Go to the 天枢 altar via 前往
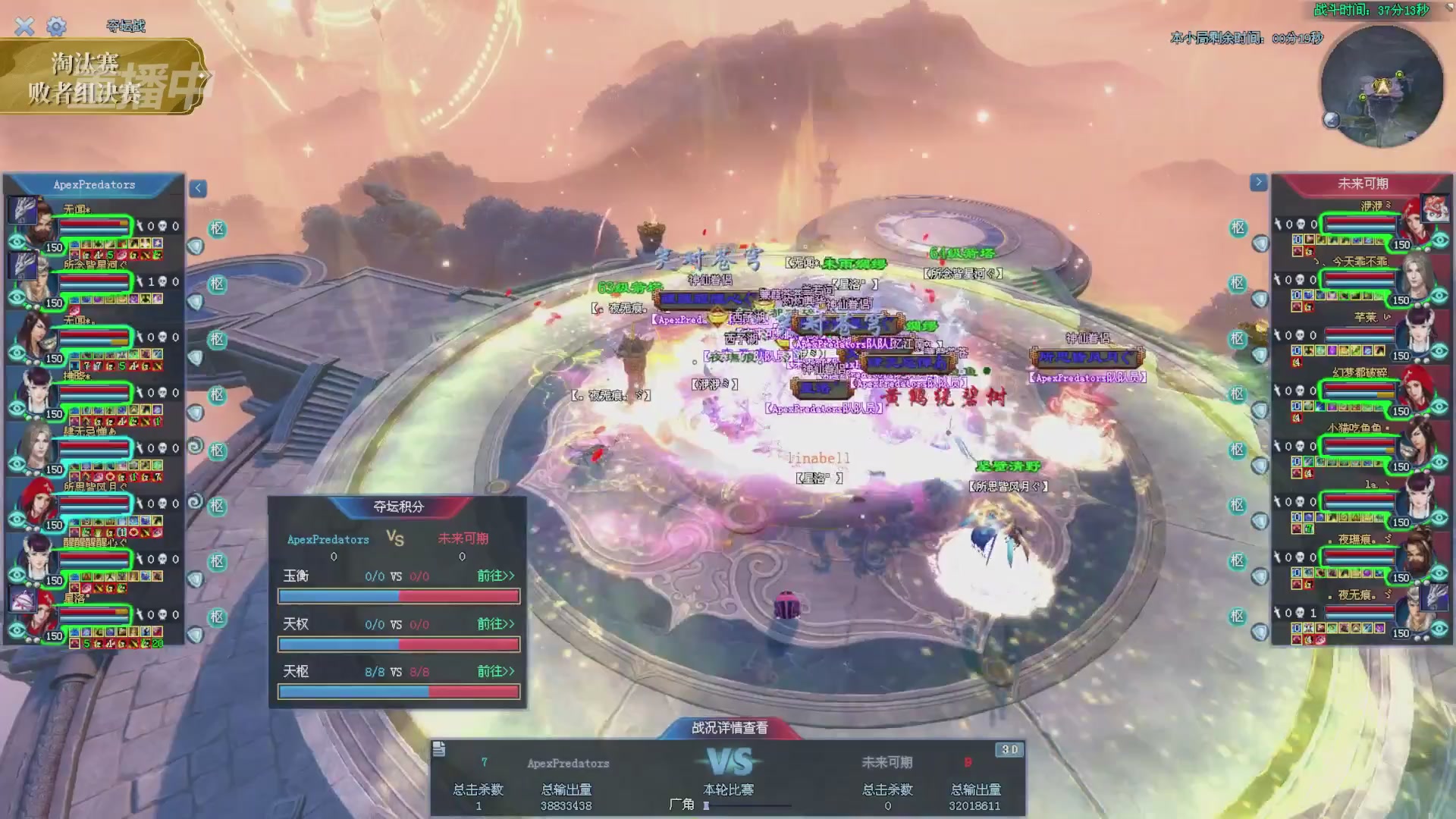The width and height of the screenshot is (1456, 819). click(x=495, y=672)
